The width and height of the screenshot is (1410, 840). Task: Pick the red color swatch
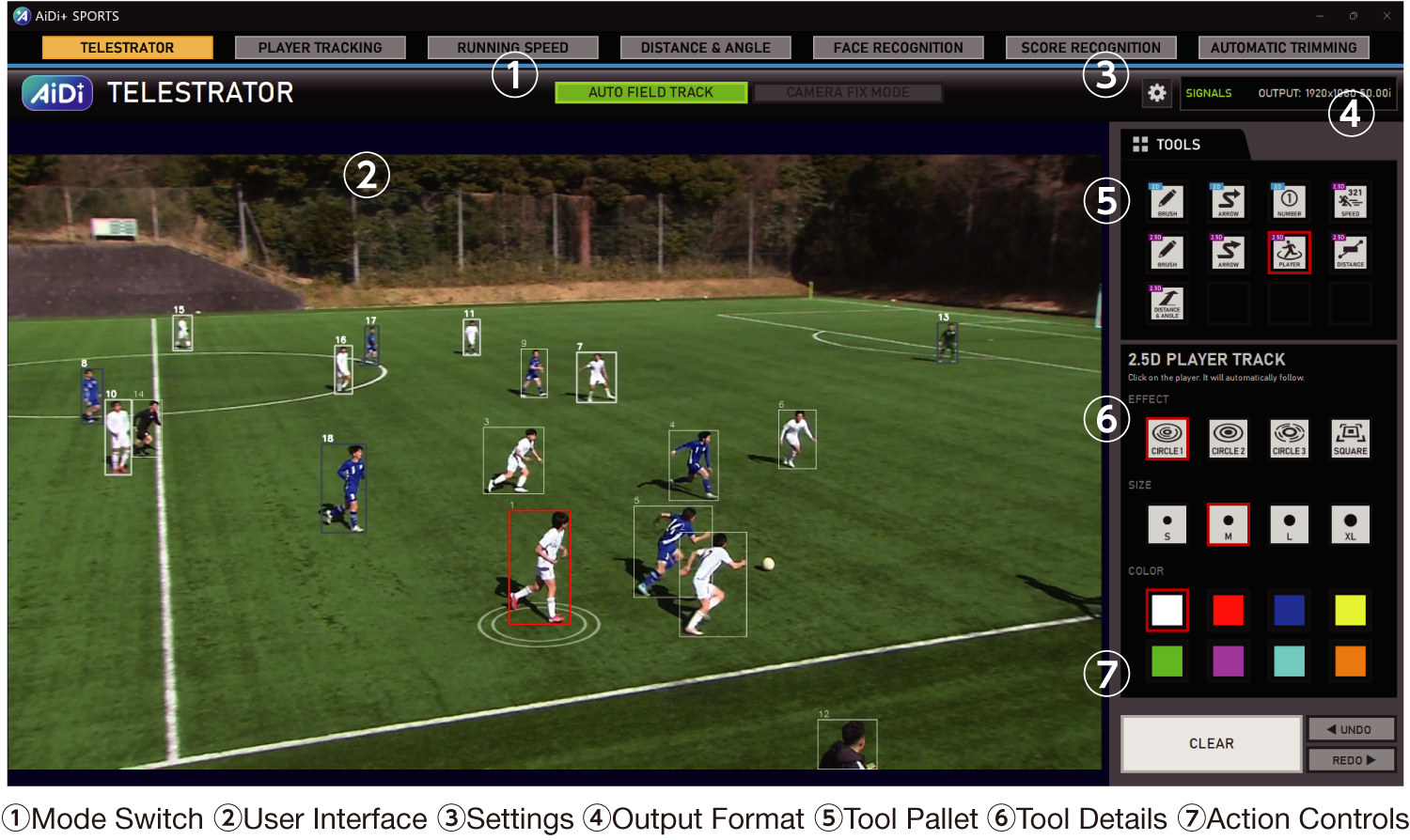tap(1228, 610)
